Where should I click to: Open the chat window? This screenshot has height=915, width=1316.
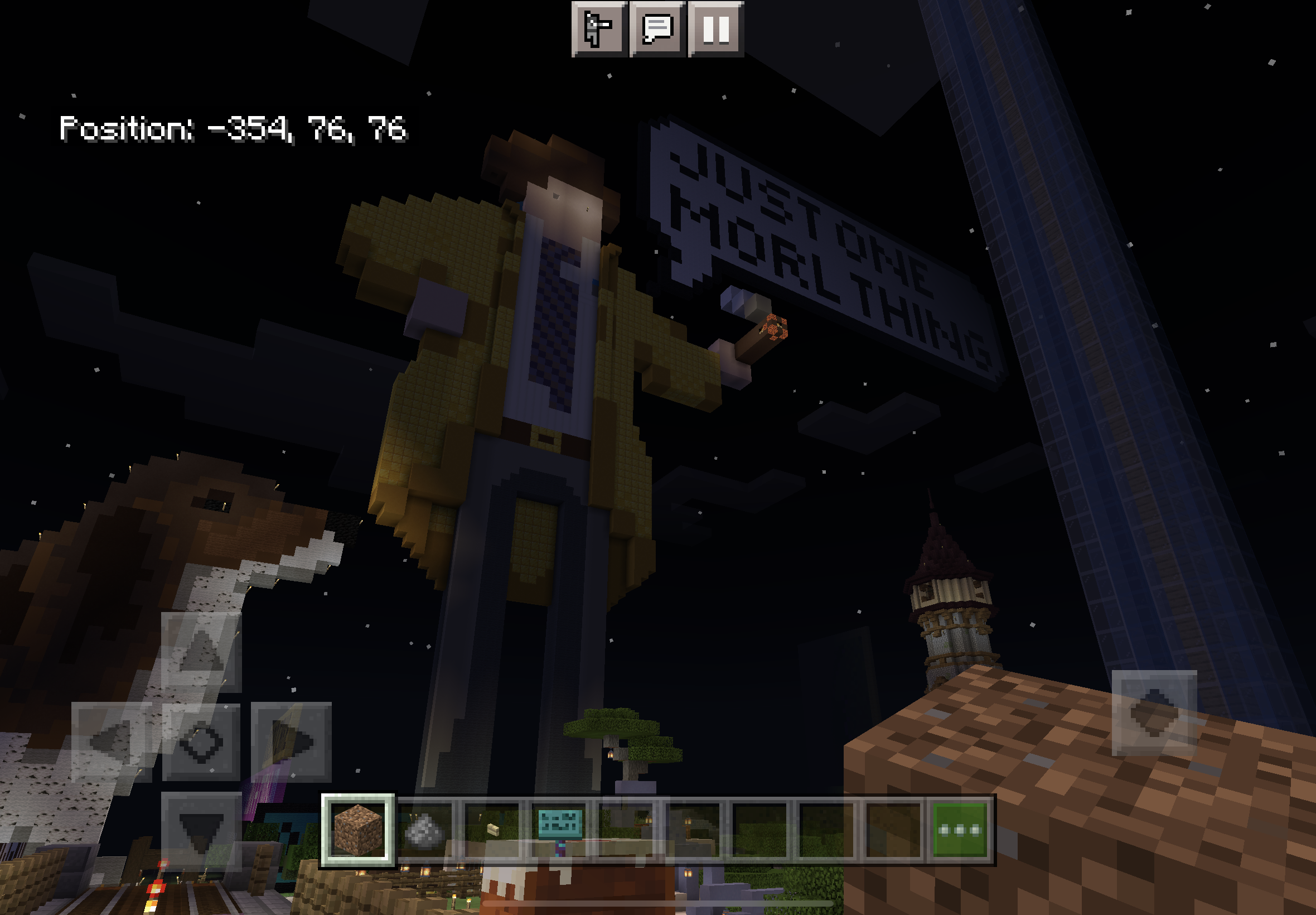[x=657, y=28]
